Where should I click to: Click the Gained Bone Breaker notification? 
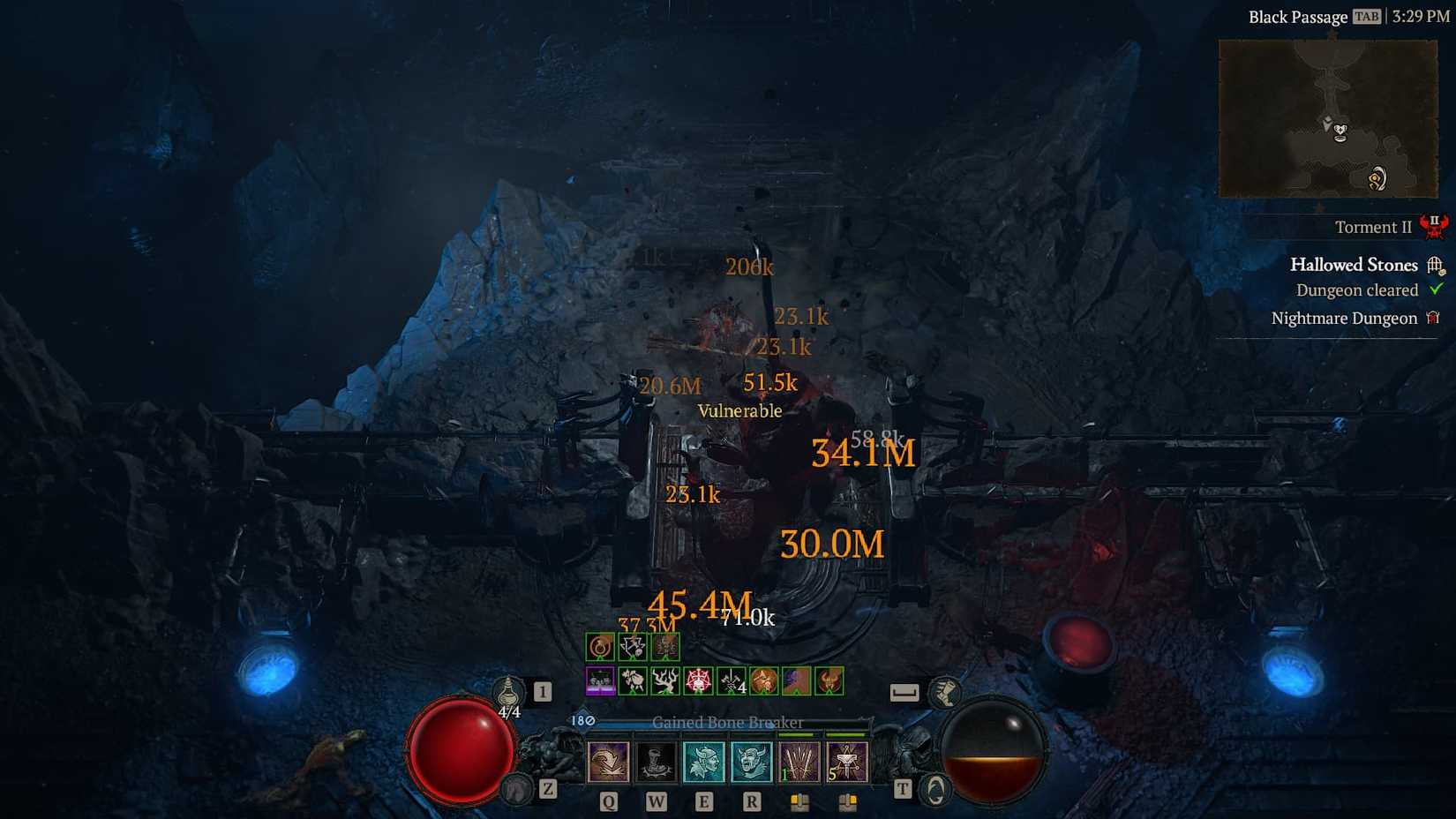(727, 722)
